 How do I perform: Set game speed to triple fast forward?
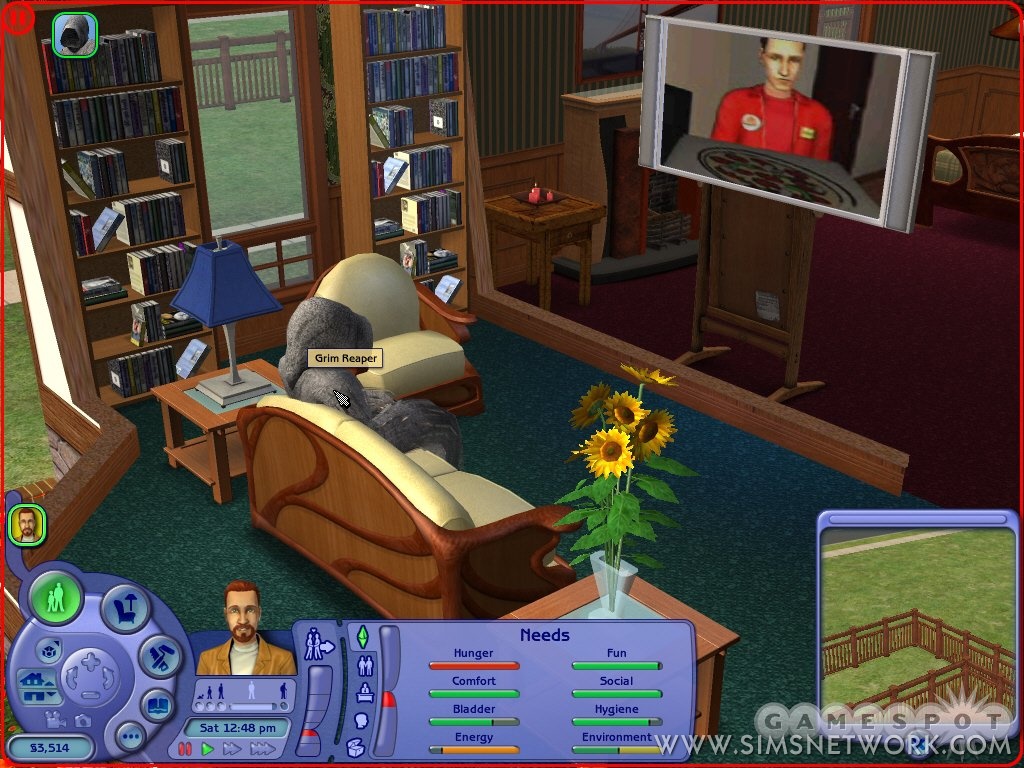[262, 748]
